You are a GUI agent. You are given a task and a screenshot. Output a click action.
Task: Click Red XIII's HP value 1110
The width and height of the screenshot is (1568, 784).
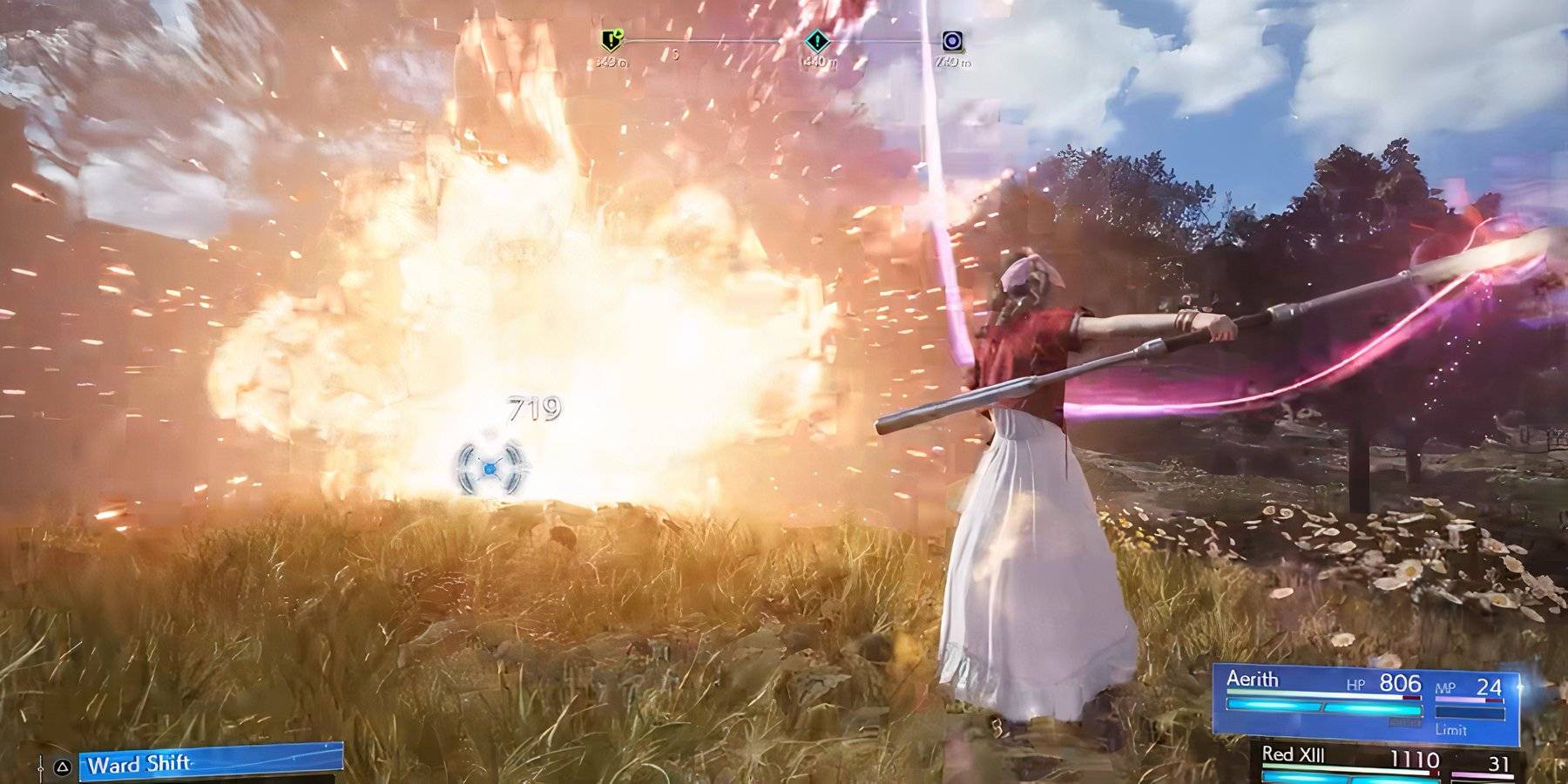pos(1416,758)
